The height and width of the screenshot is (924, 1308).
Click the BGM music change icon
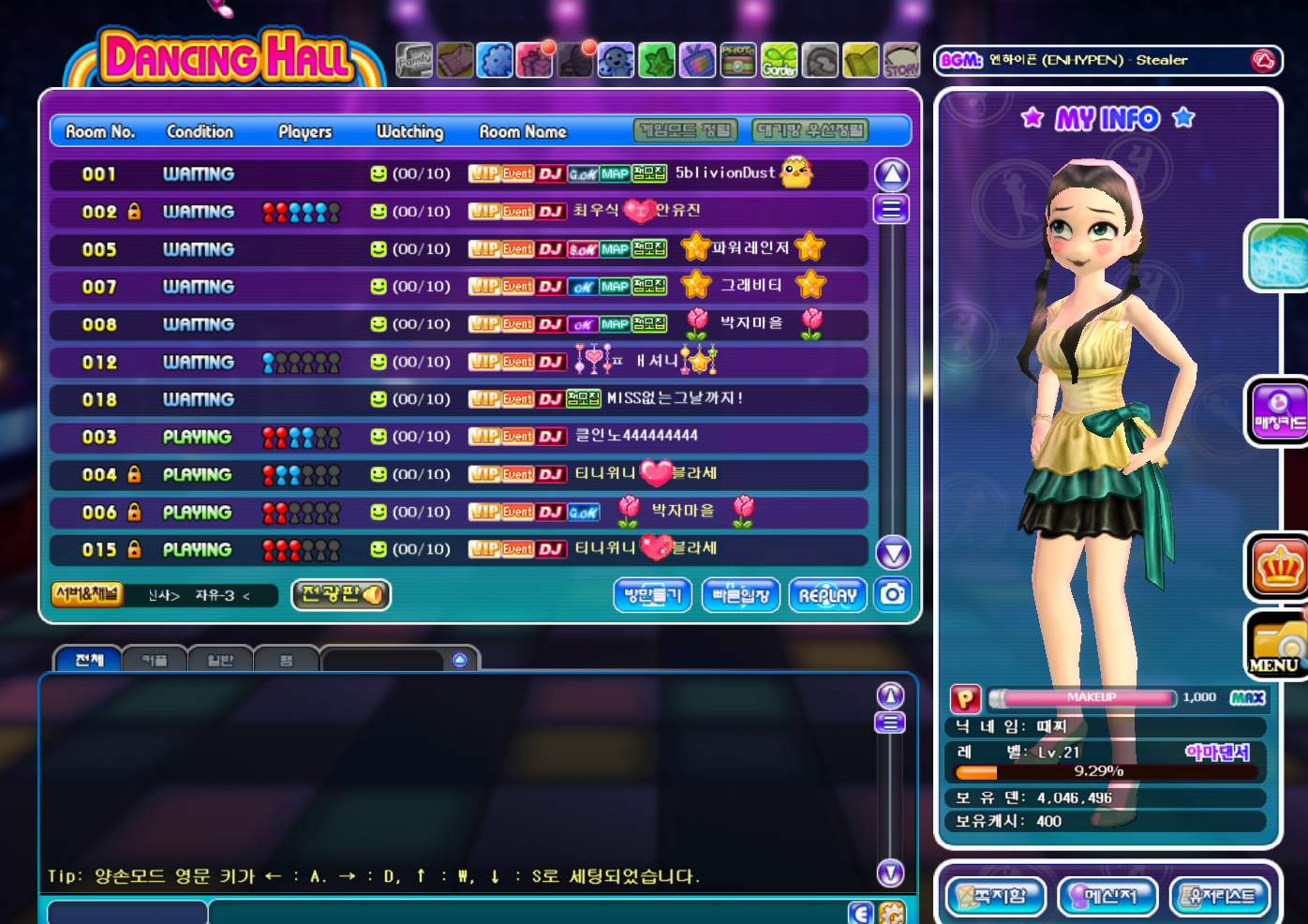[1263, 61]
